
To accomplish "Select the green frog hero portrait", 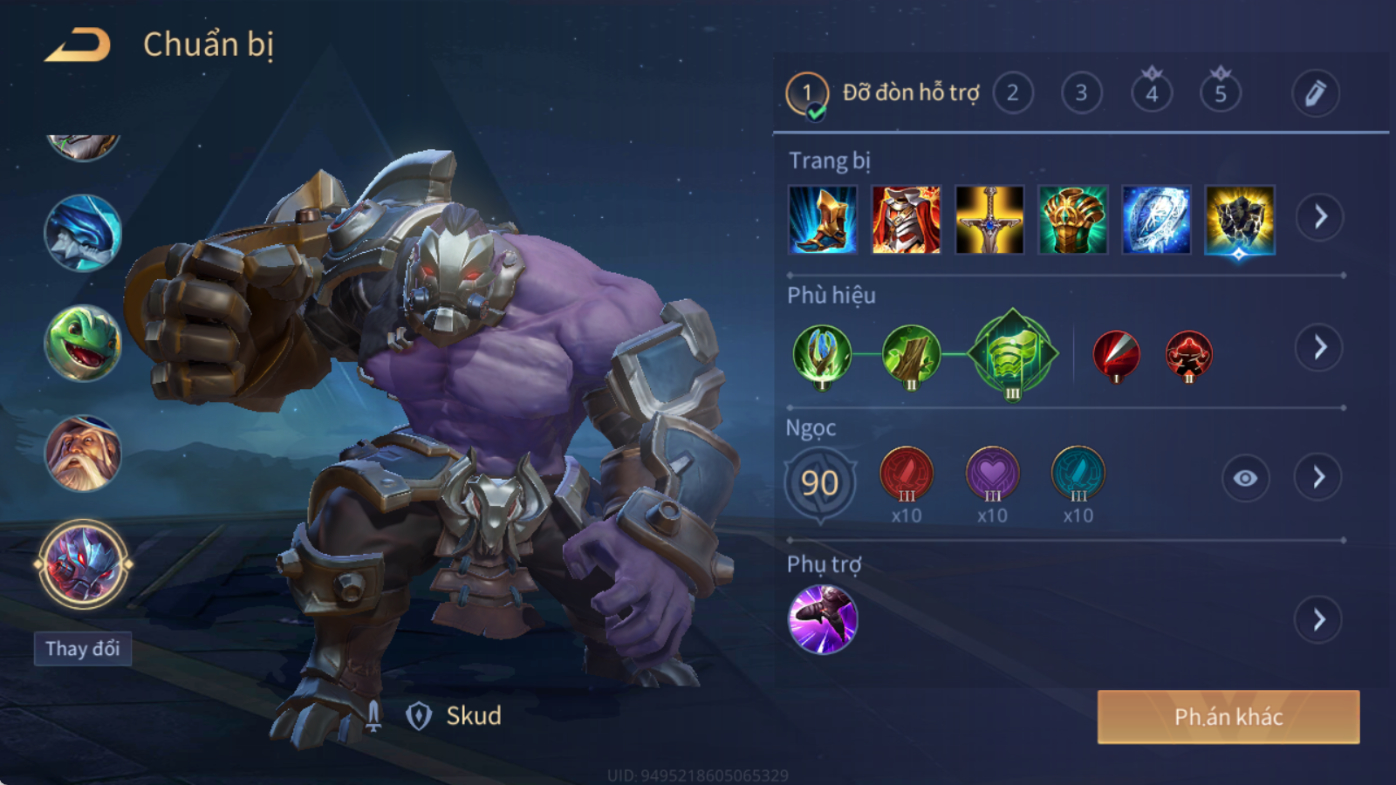I will [x=83, y=343].
